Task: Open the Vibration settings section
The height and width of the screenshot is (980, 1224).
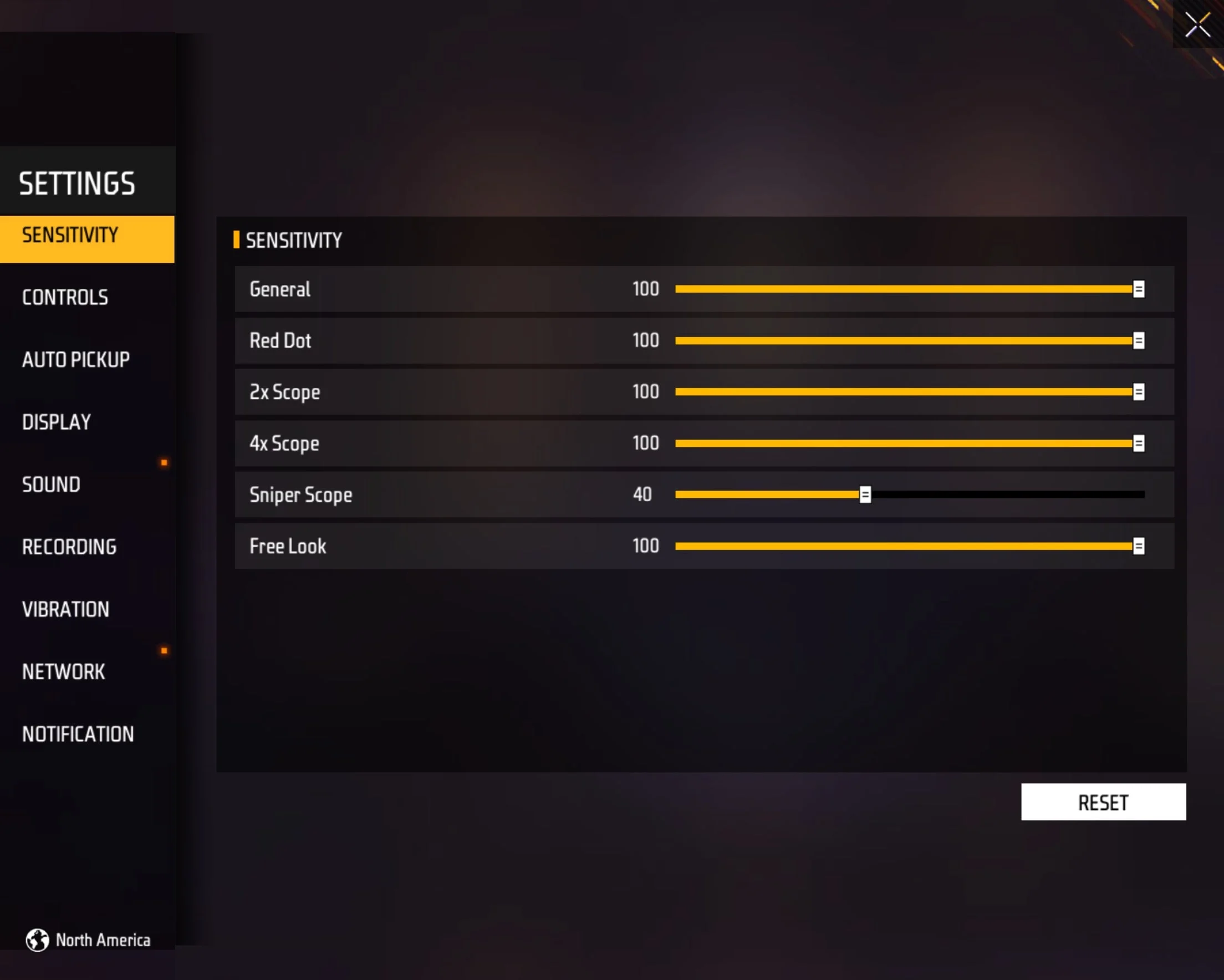Action: coord(66,609)
